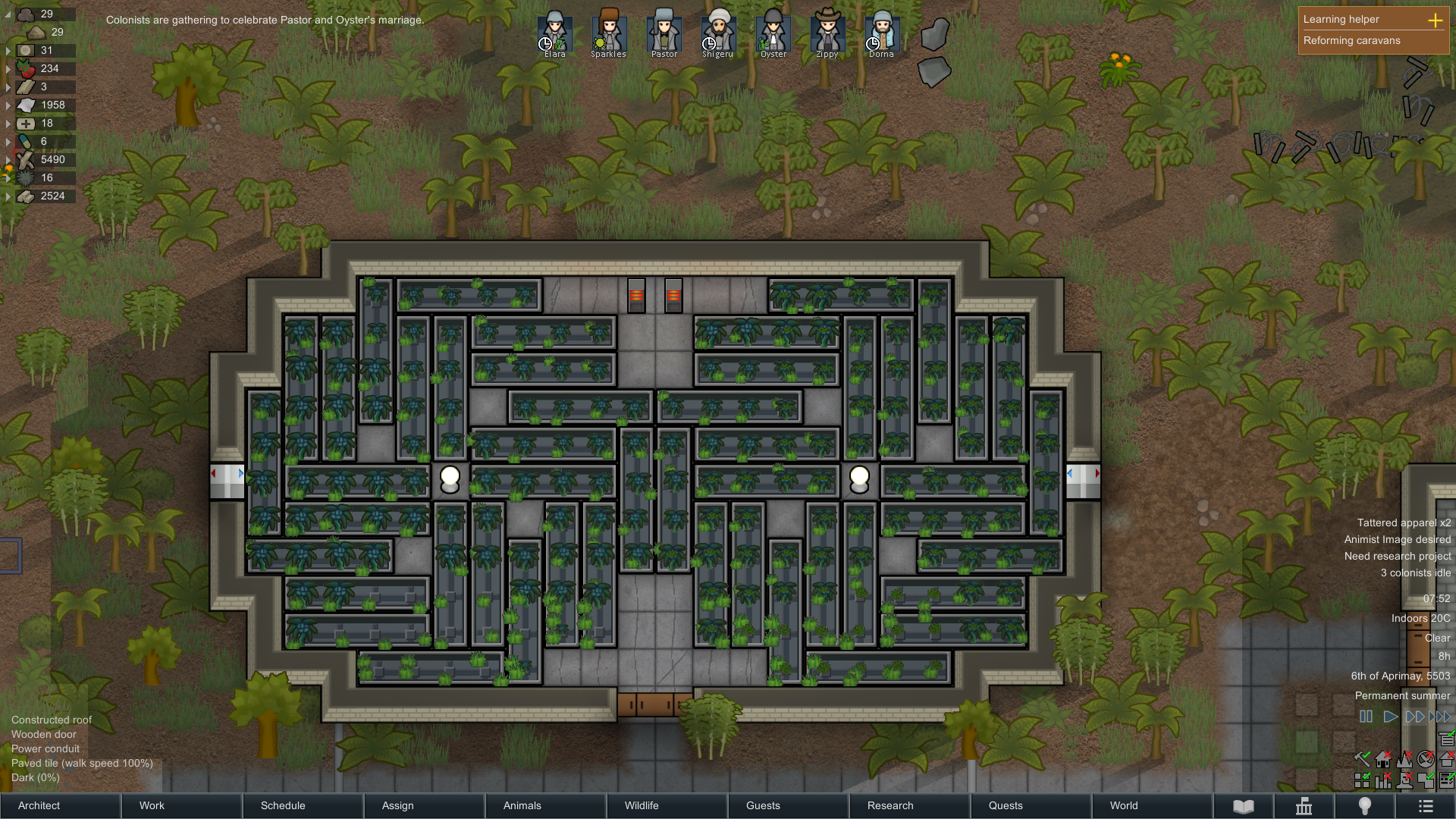This screenshot has width=1456, height=819.
Task: Pause the game with the pause icon
Action: pos(1366,716)
